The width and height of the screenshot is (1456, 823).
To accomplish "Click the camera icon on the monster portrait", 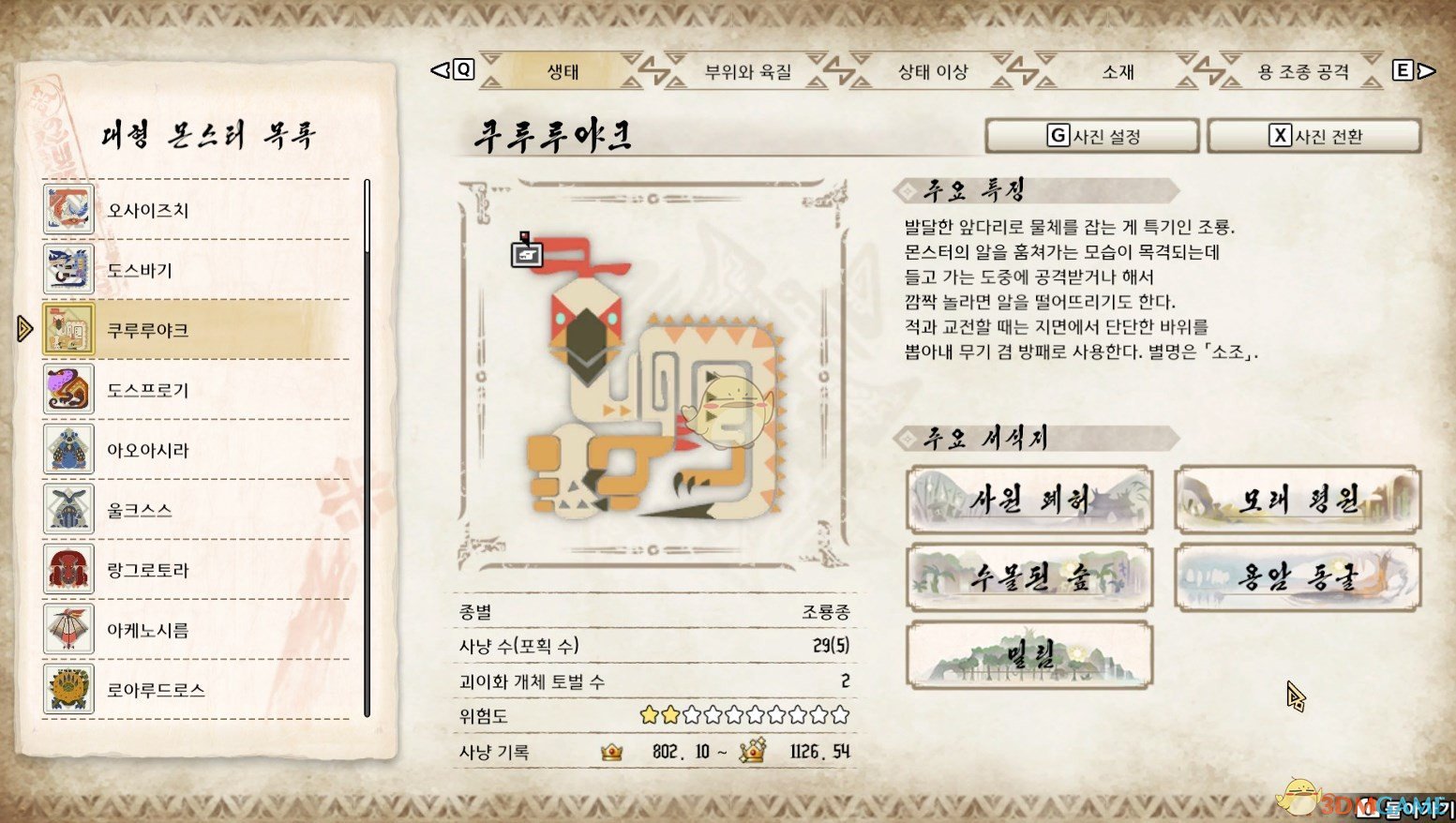I will 527,253.
